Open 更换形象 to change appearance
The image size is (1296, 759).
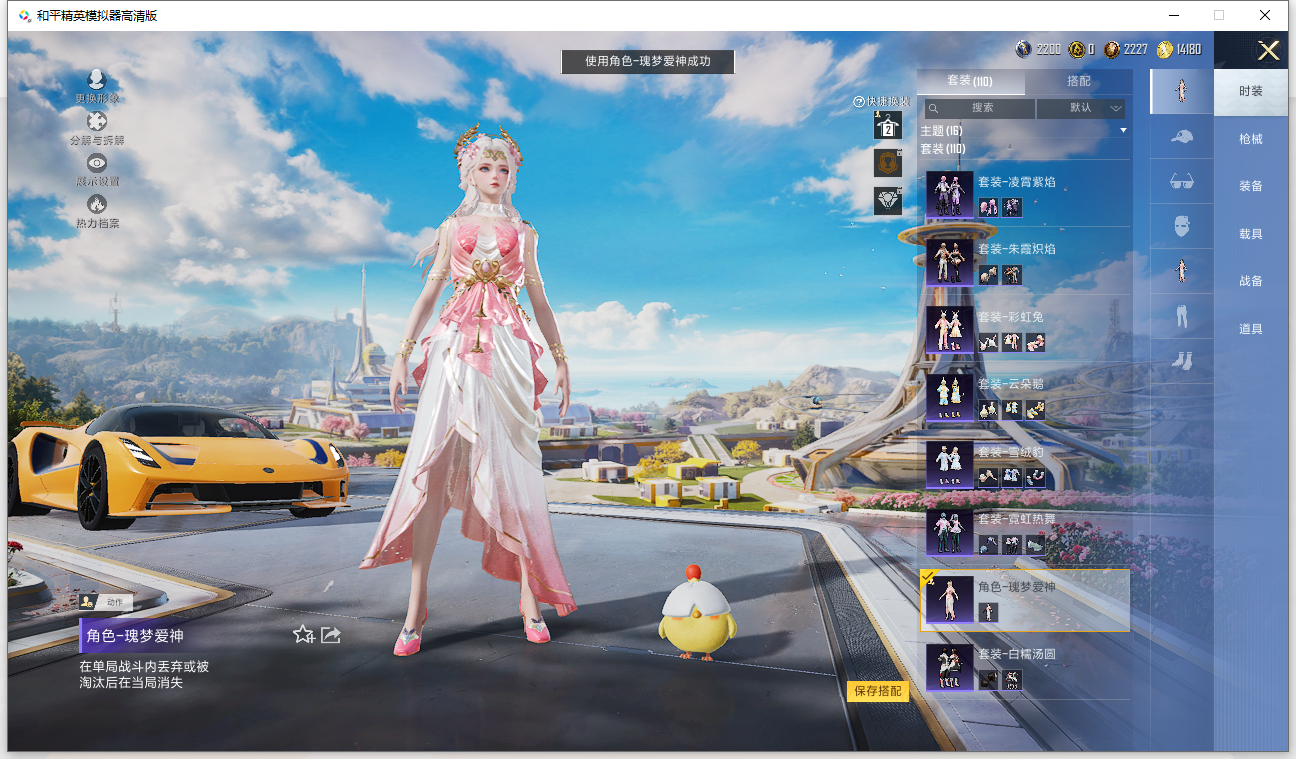coord(97,87)
